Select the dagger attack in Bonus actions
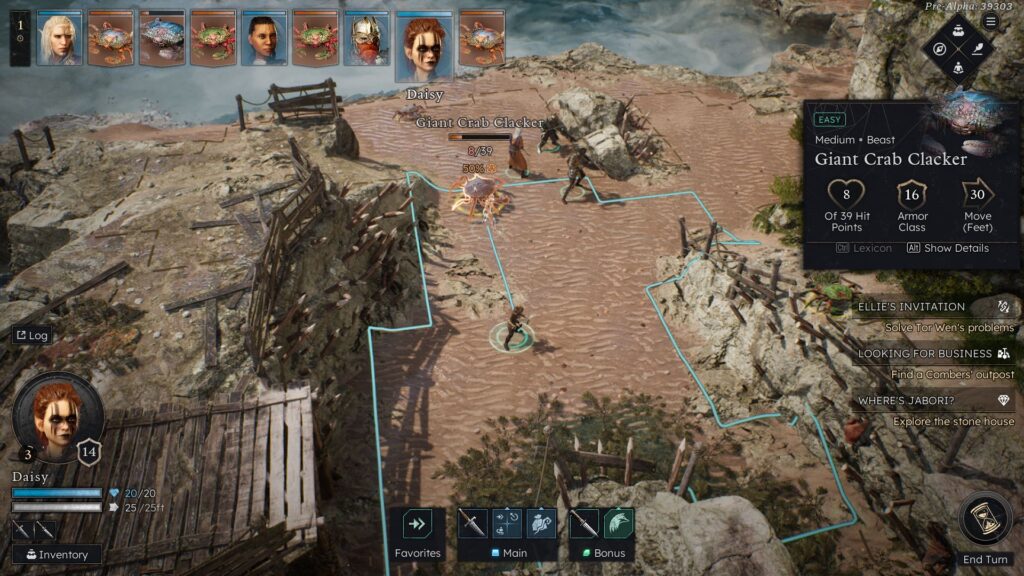The height and width of the screenshot is (576, 1024). [584, 523]
